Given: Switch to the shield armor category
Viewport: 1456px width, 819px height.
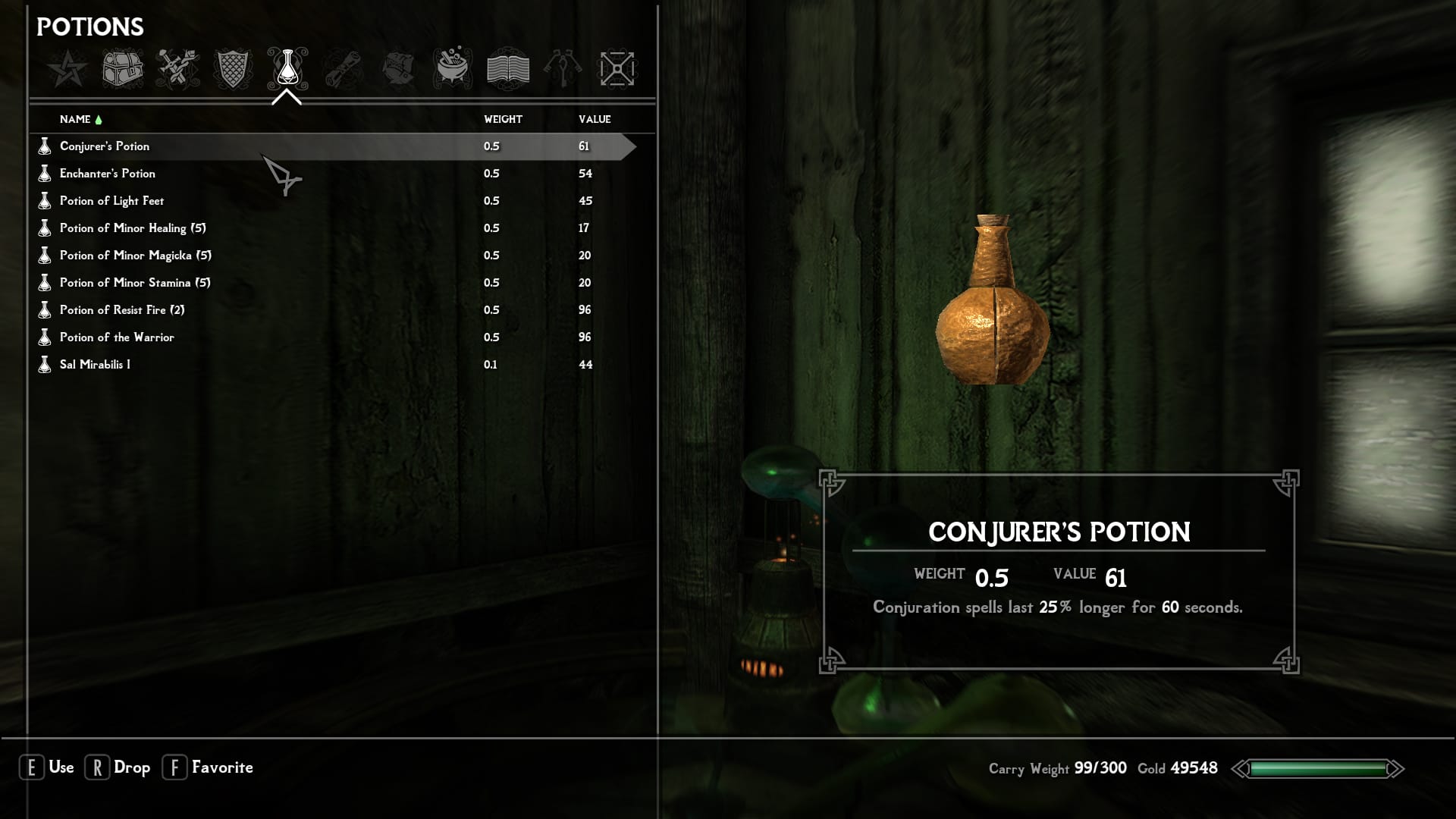Looking at the screenshot, I should [x=232, y=69].
